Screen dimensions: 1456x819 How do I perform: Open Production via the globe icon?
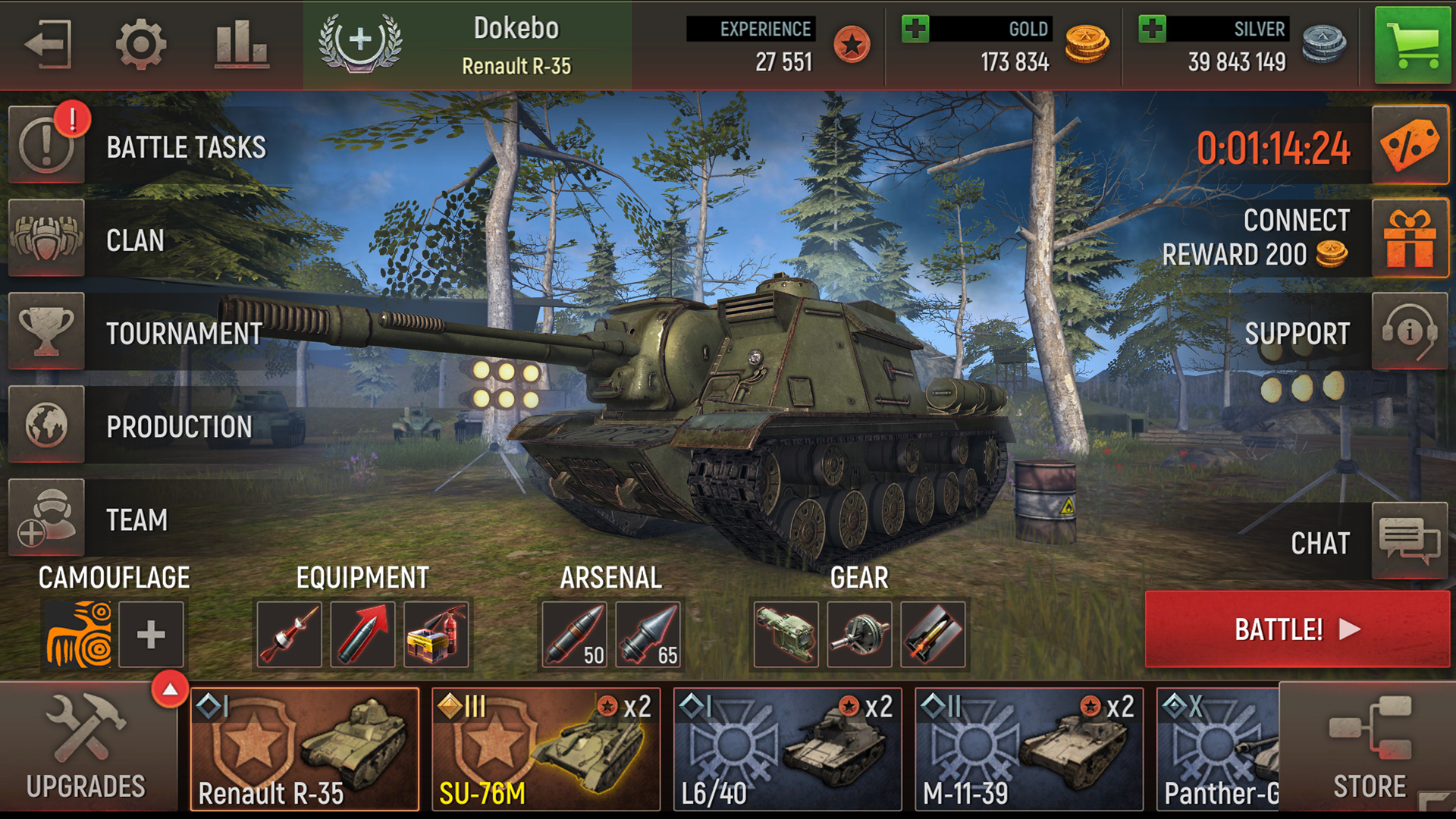click(45, 426)
